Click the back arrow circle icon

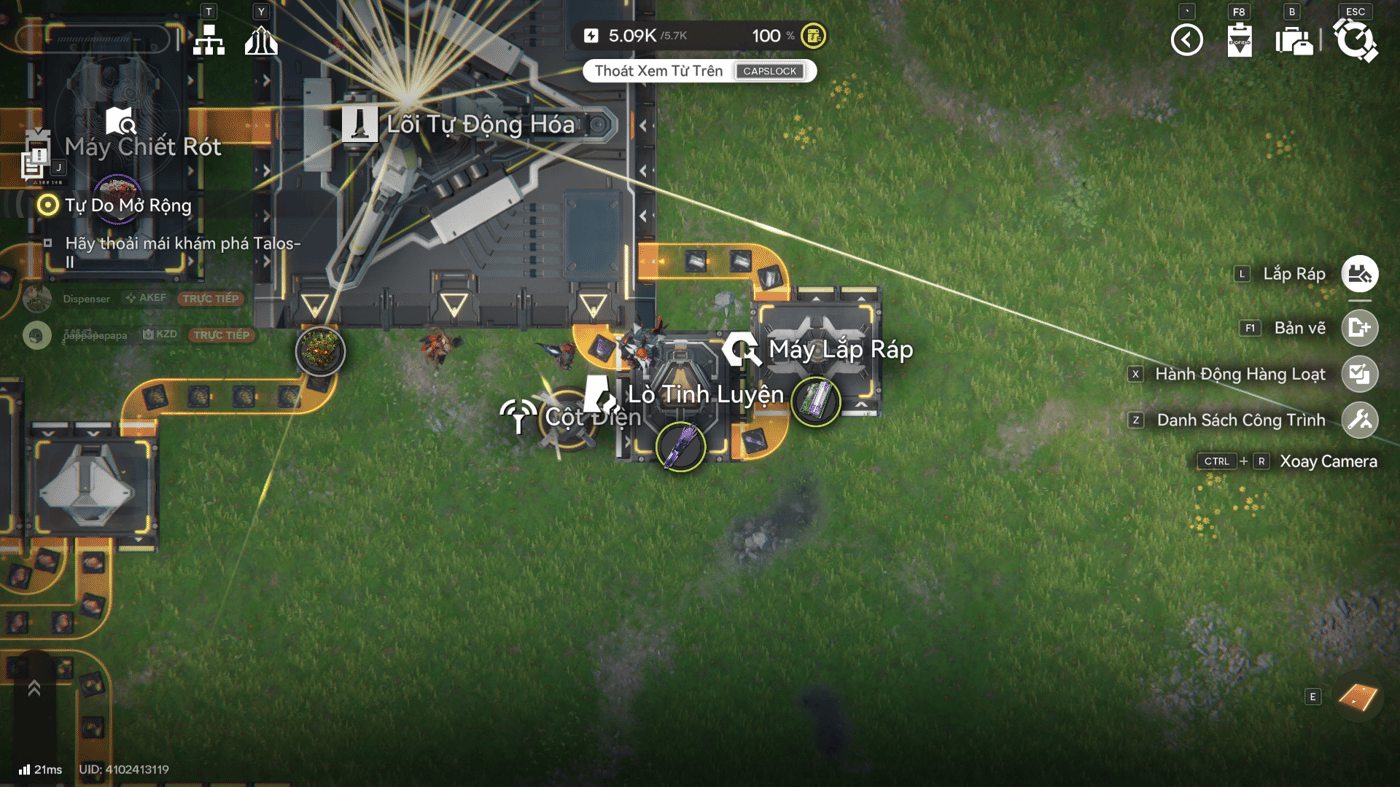point(1187,40)
